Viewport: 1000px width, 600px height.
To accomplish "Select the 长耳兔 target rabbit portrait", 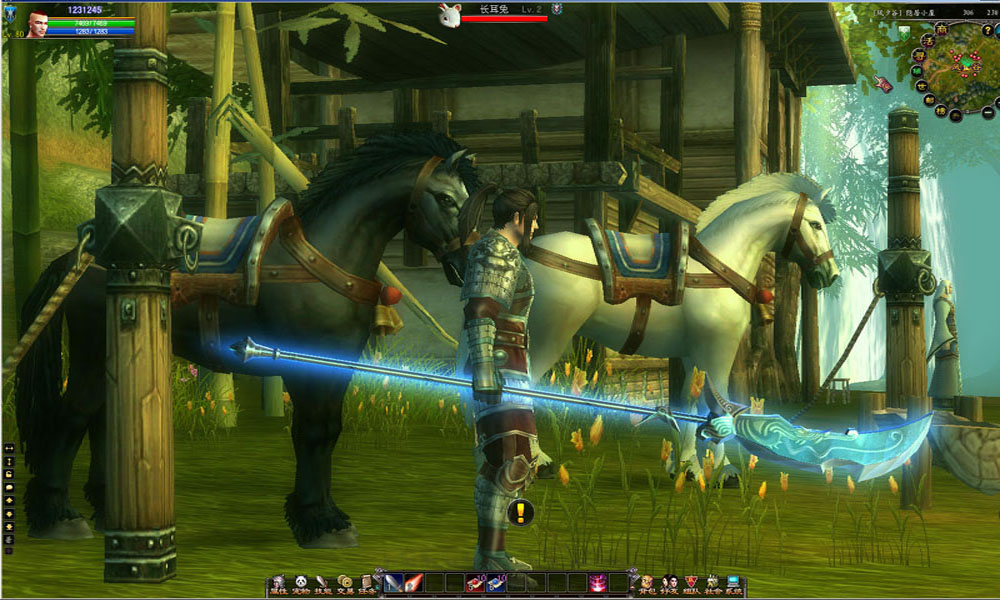I will click(449, 13).
